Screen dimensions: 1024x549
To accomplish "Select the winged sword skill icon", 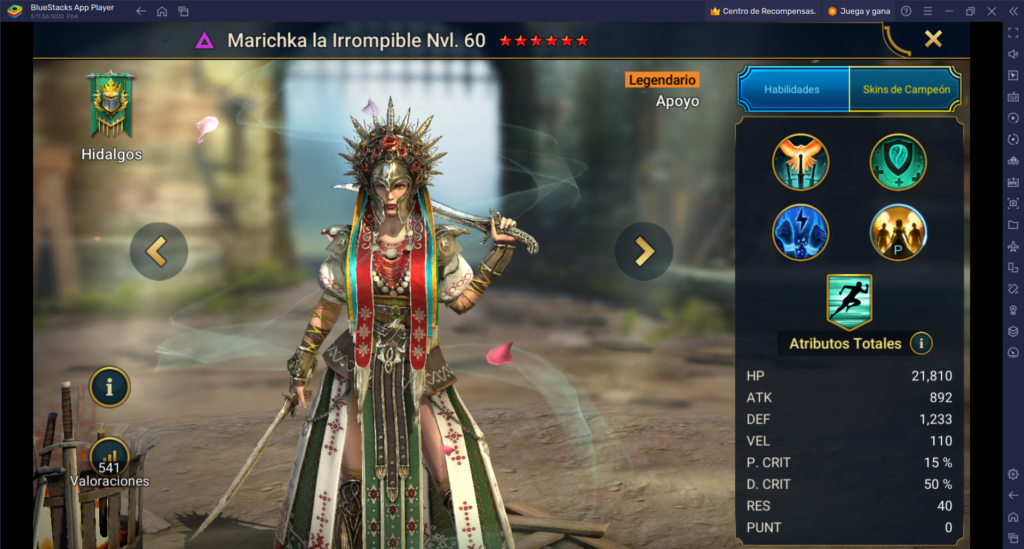I will click(800, 162).
